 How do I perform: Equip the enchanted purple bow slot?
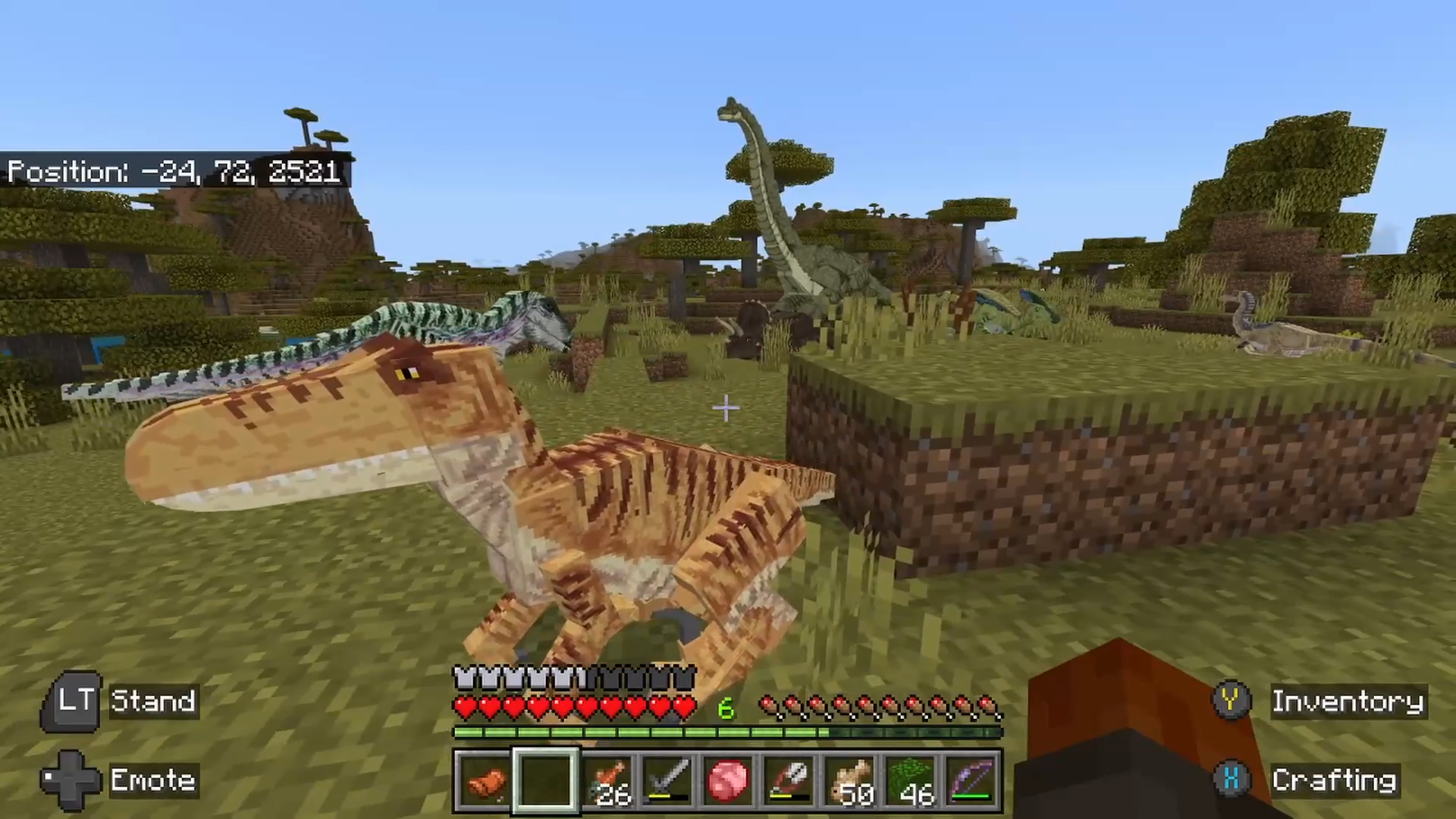pos(971,780)
